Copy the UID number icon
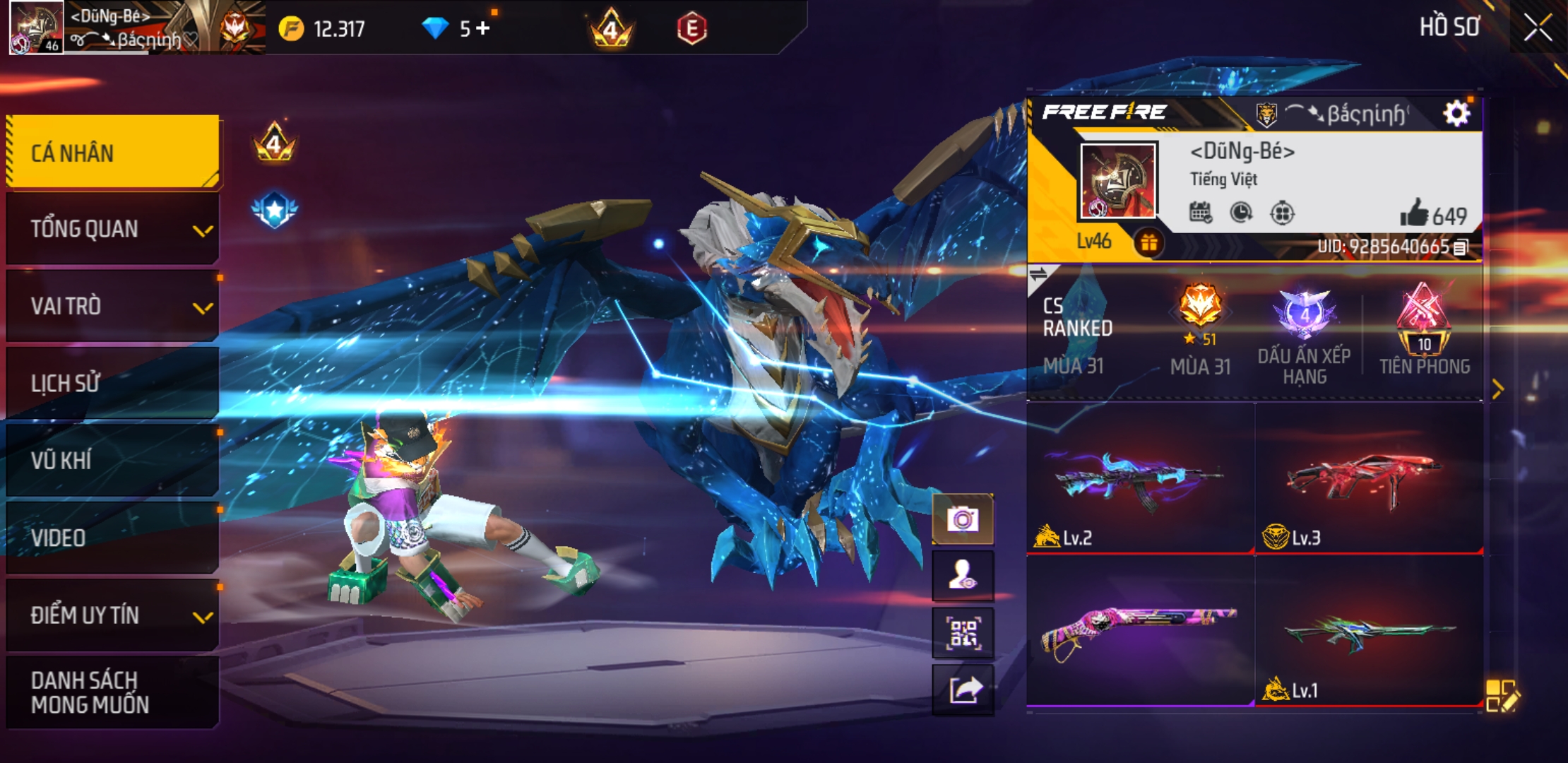This screenshot has width=1568, height=763. click(x=1461, y=247)
